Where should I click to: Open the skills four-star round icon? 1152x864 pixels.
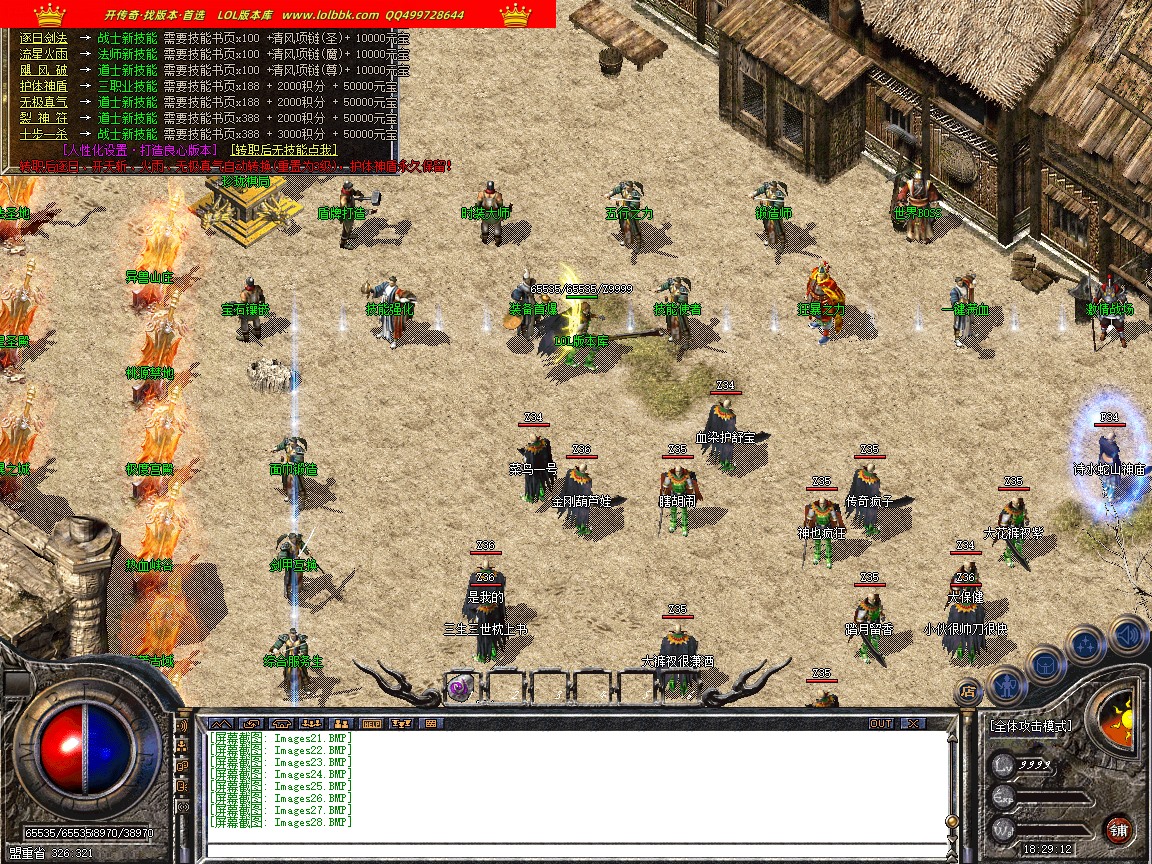1085,645
